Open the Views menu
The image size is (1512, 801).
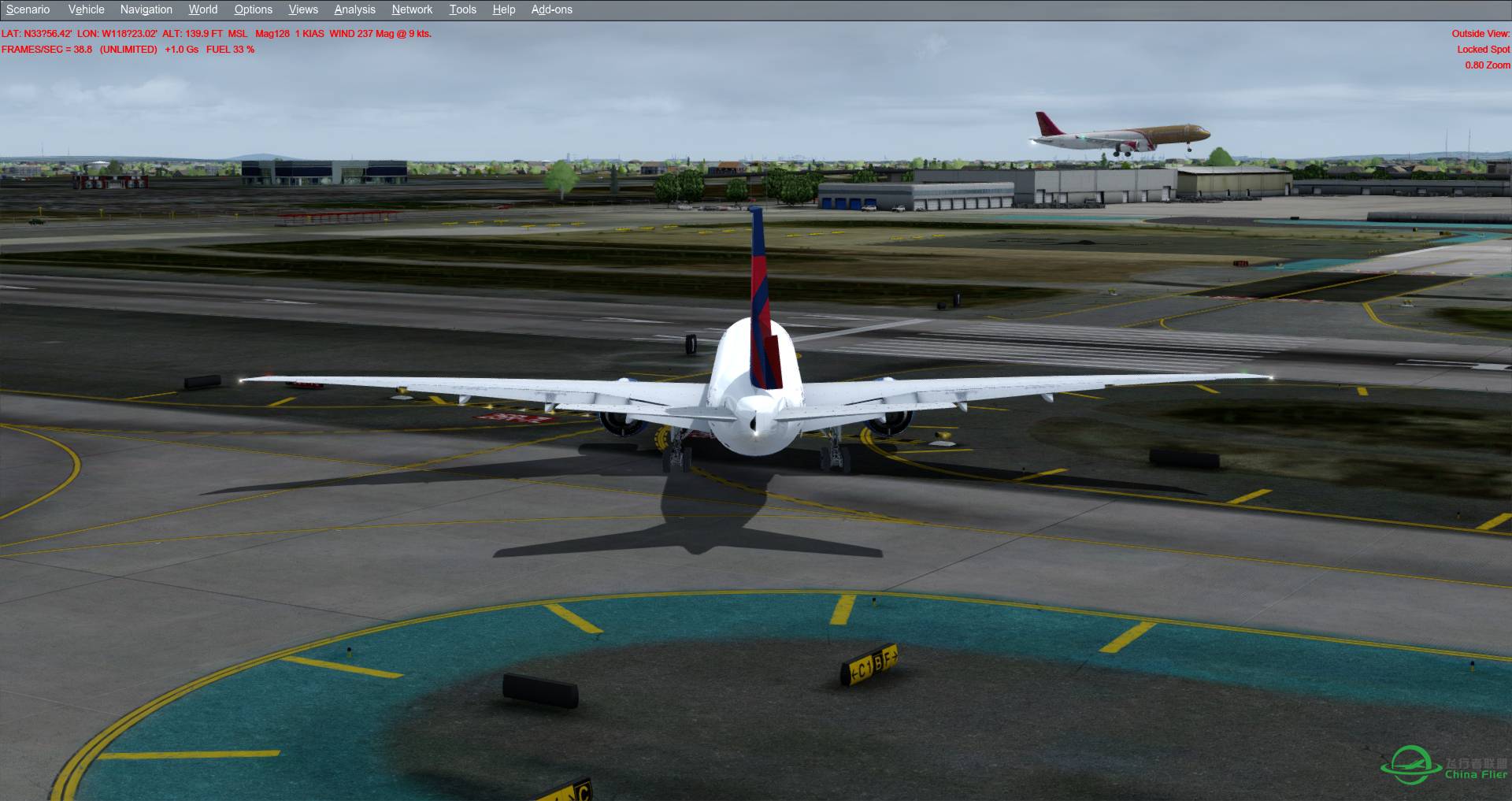(302, 9)
